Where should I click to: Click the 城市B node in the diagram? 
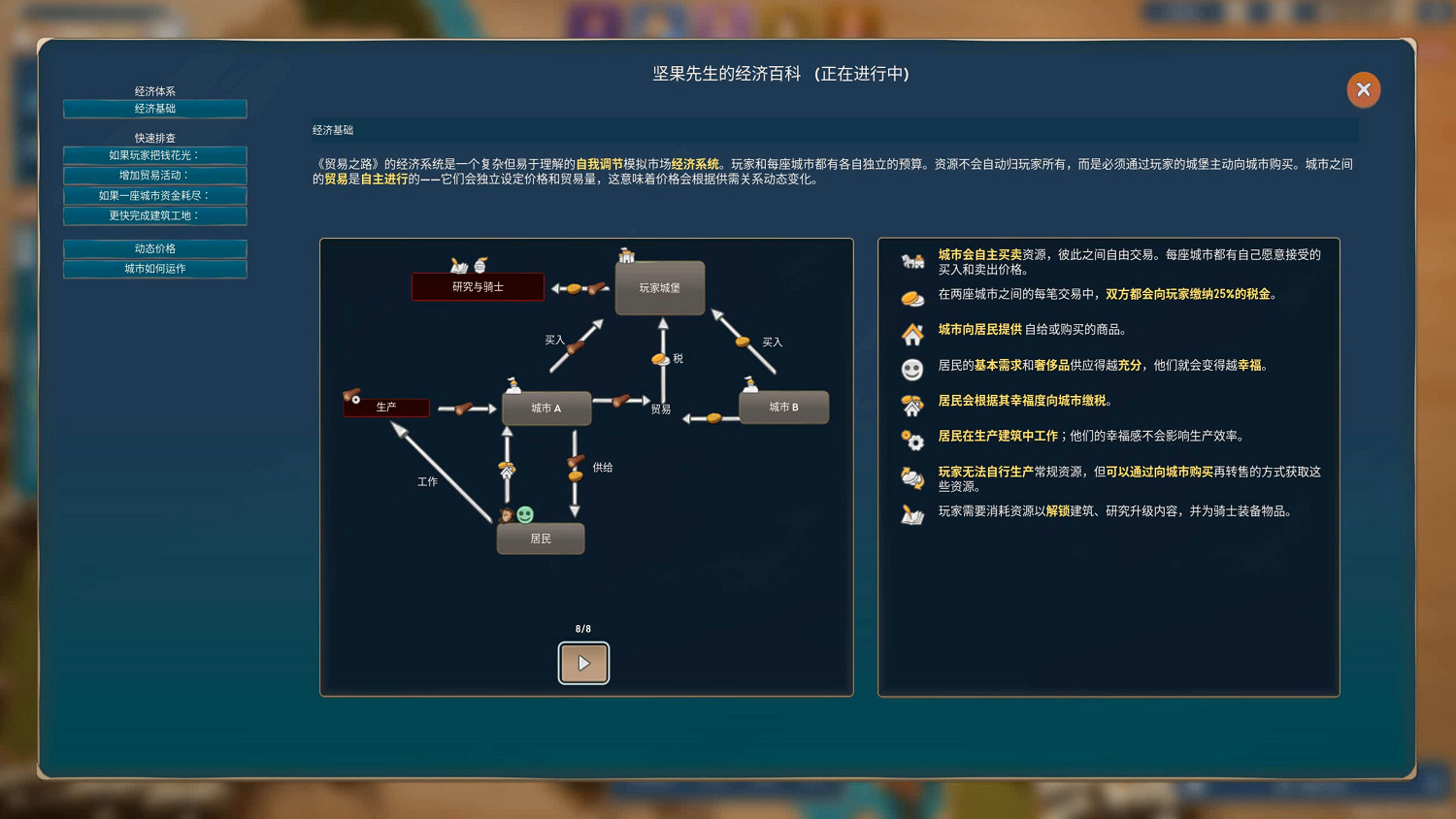[783, 408]
